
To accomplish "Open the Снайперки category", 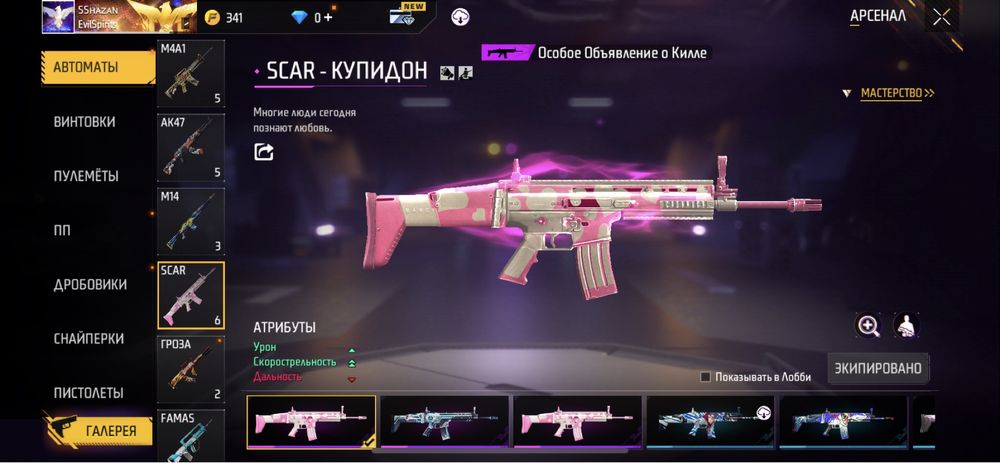I will click(88, 339).
